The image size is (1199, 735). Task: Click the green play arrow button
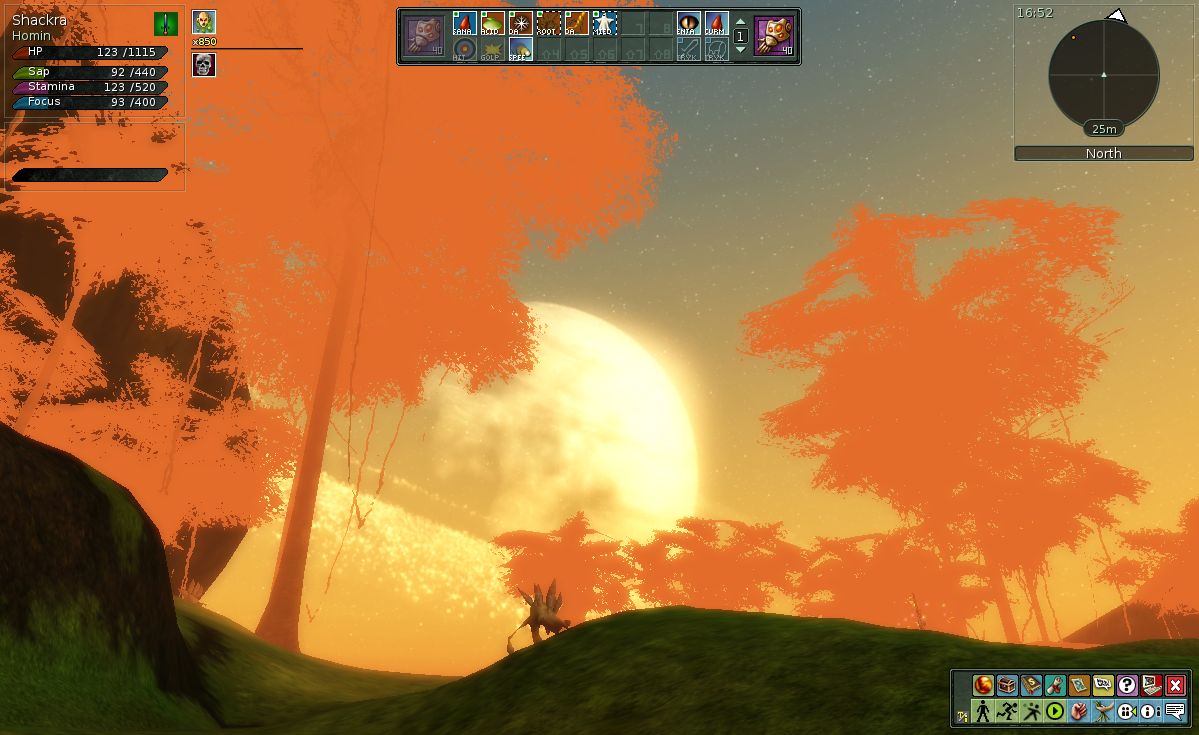1054,712
